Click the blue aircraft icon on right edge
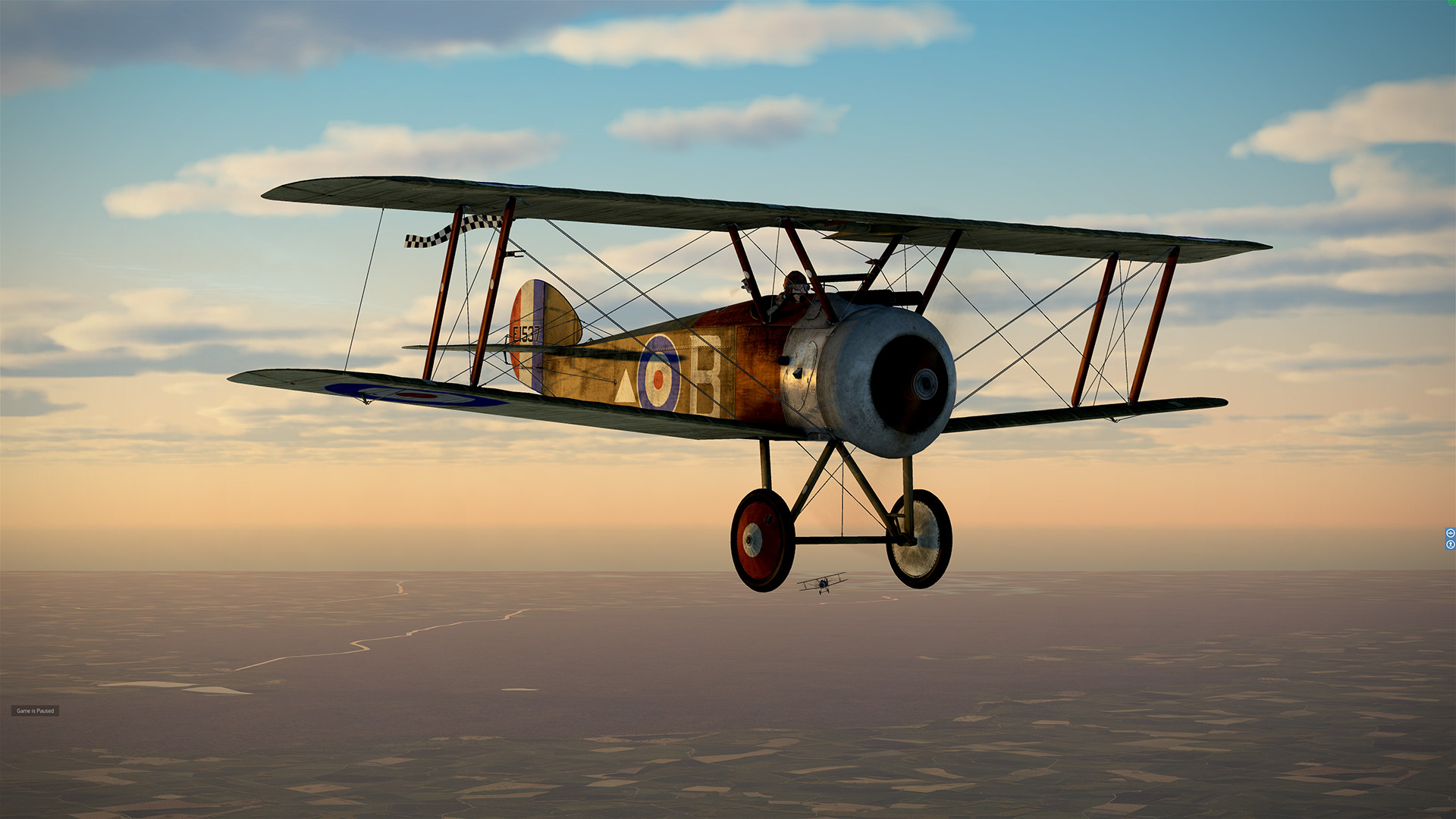 click(1450, 532)
